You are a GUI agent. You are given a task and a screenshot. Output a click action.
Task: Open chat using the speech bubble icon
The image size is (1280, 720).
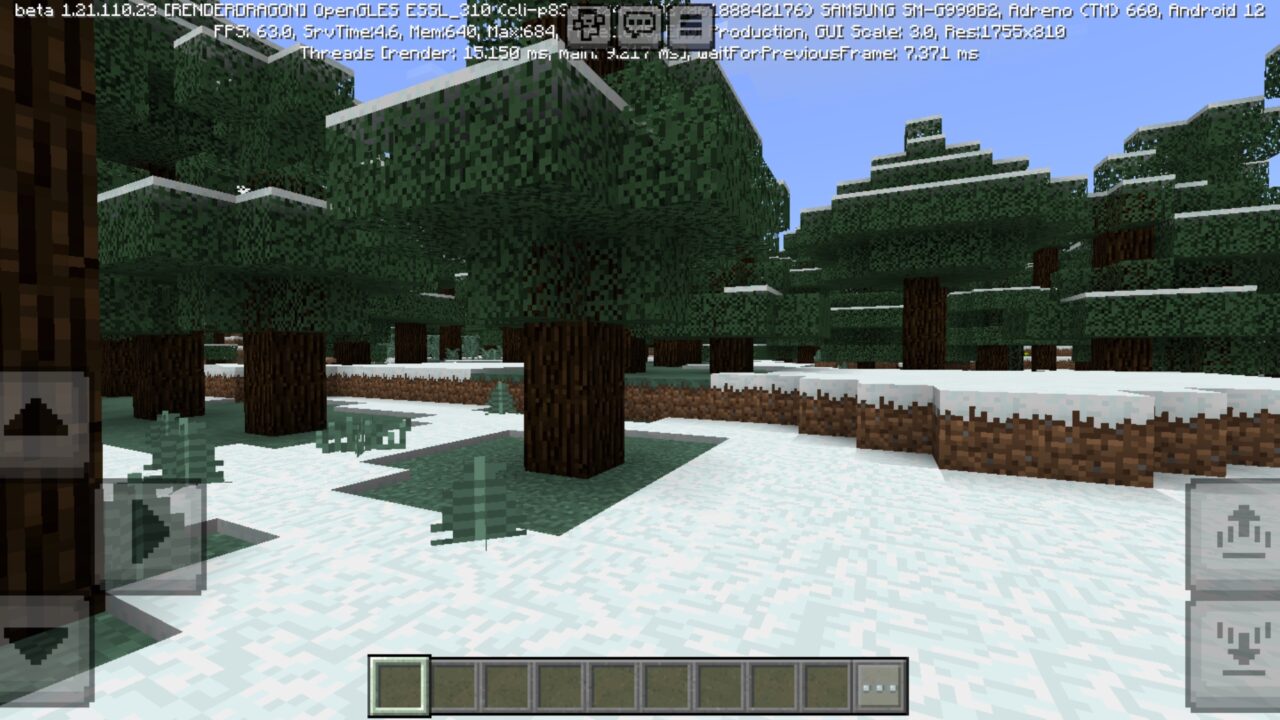point(637,26)
